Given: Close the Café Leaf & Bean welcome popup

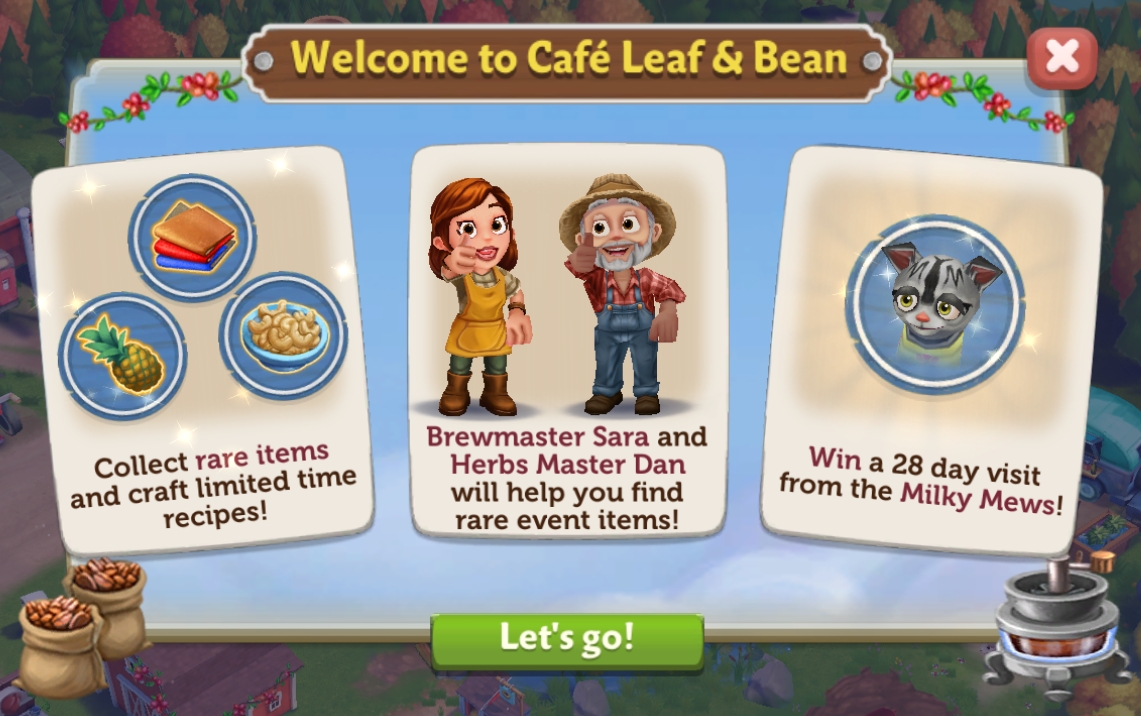Looking at the screenshot, I should tap(1061, 59).
